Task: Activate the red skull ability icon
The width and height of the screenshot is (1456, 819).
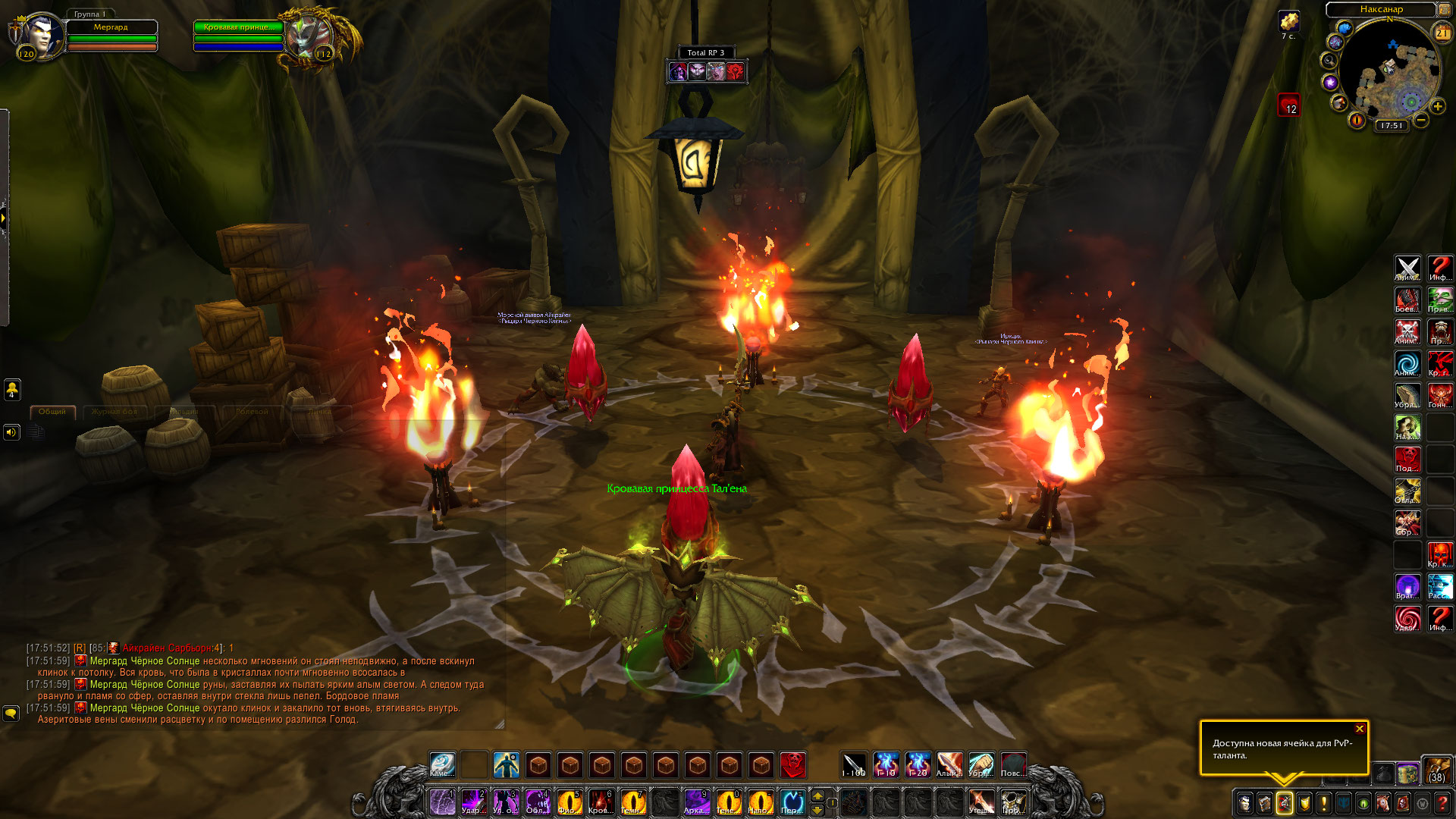Action: coord(793,765)
